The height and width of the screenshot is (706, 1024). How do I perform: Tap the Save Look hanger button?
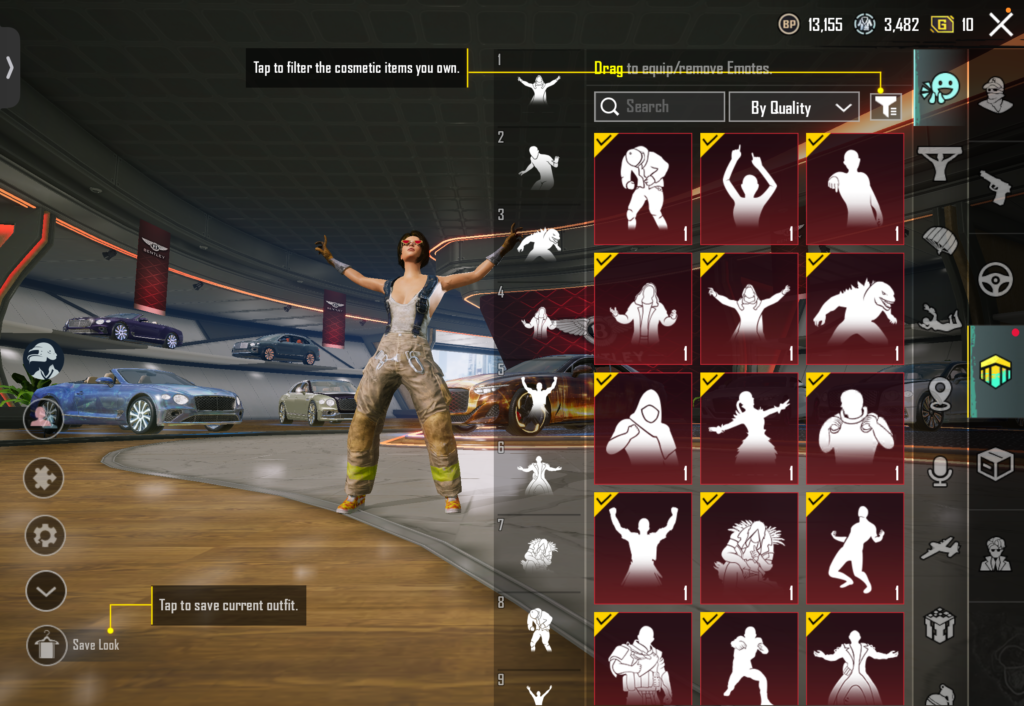46,645
